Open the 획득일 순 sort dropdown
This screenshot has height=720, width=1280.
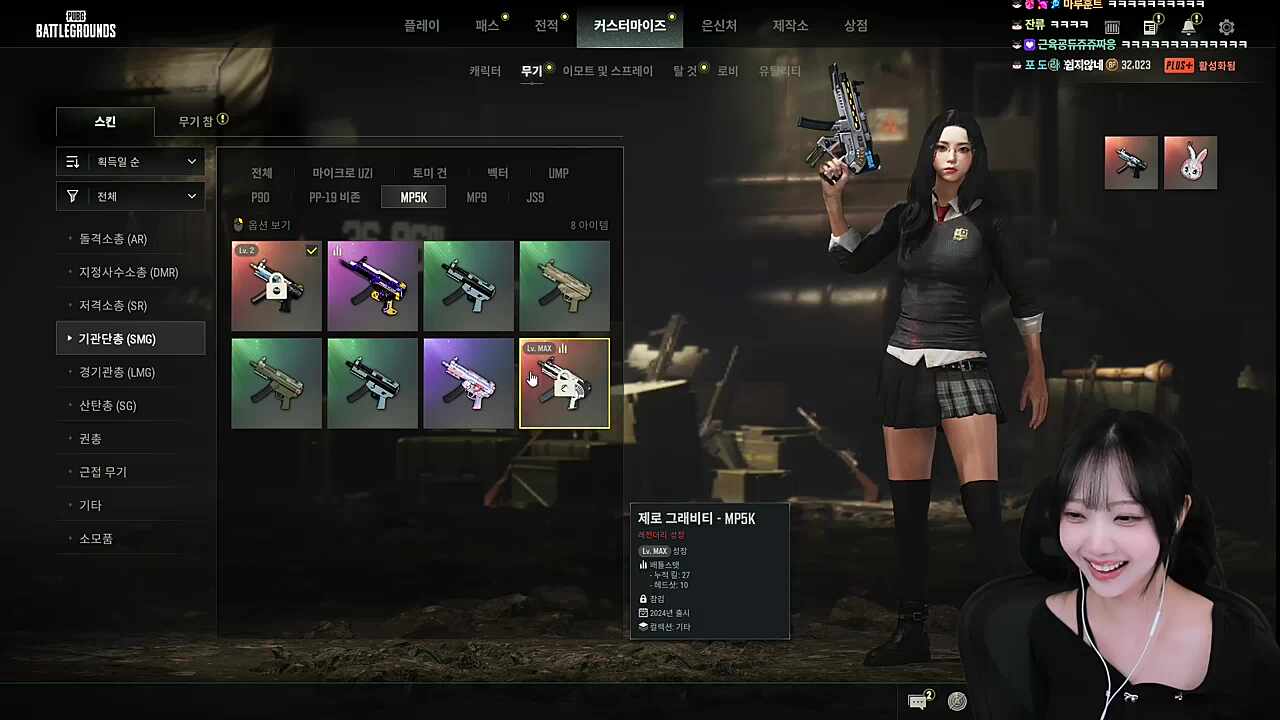(131, 162)
